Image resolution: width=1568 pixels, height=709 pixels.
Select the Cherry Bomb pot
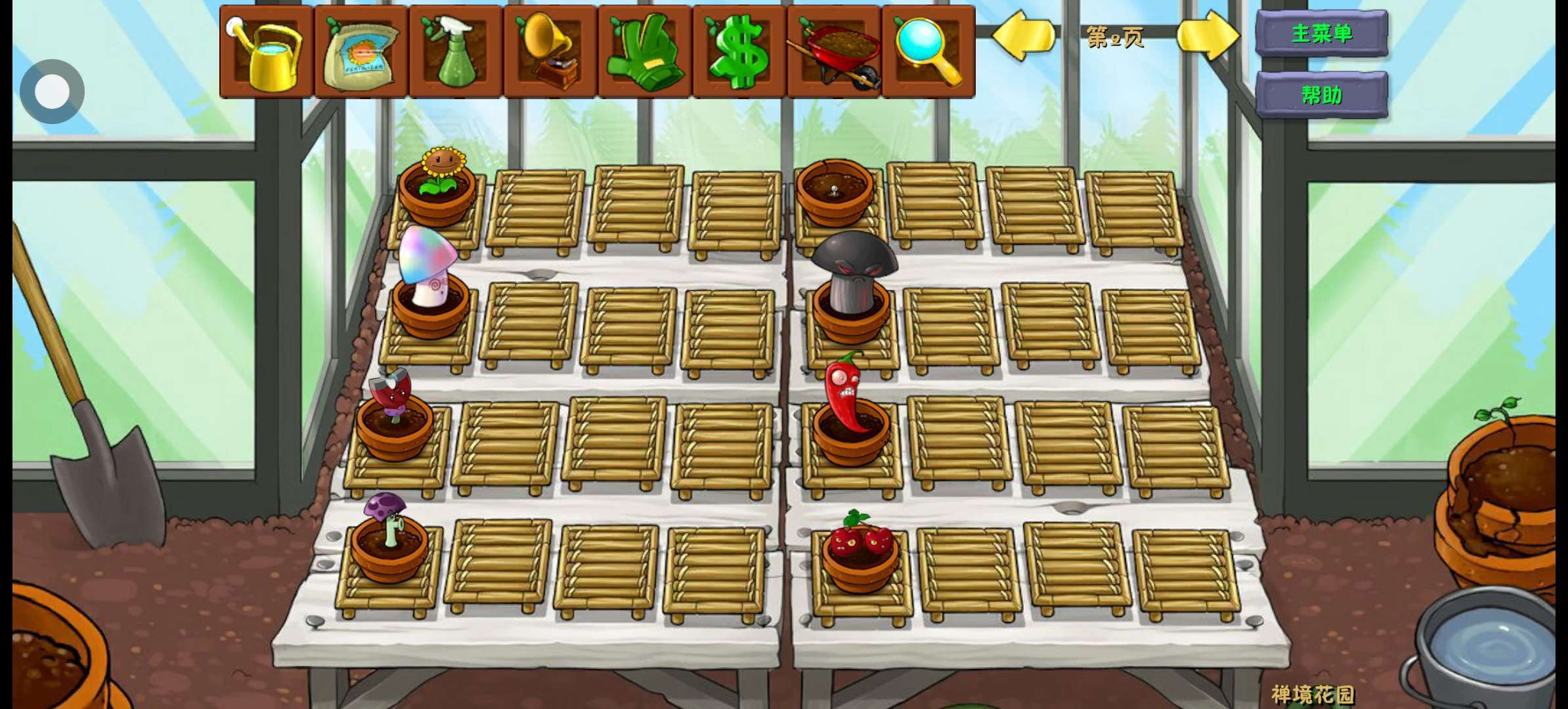click(860, 551)
